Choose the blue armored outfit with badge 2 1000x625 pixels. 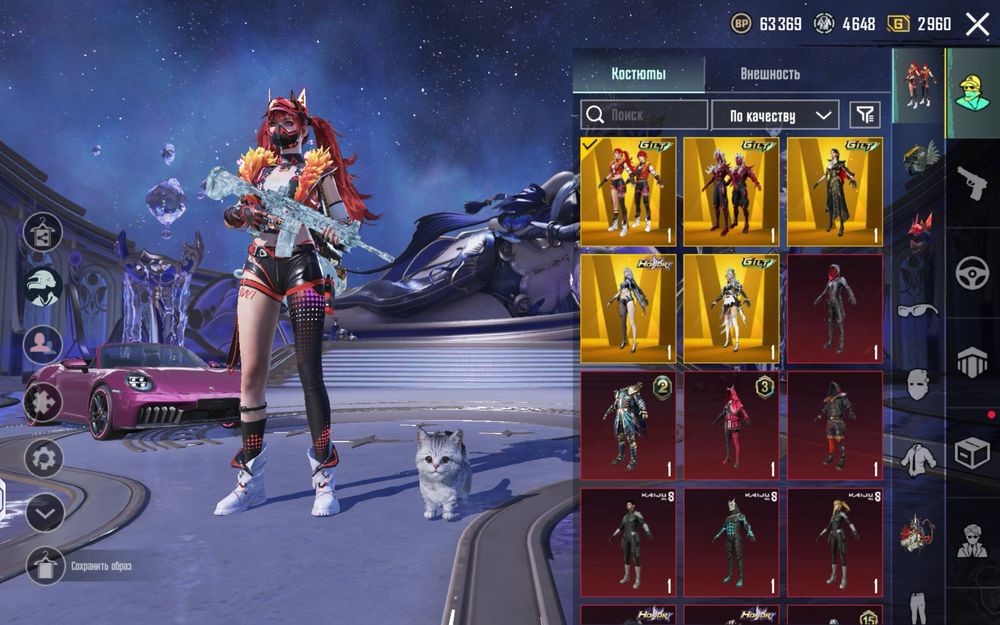tap(628, 425)
